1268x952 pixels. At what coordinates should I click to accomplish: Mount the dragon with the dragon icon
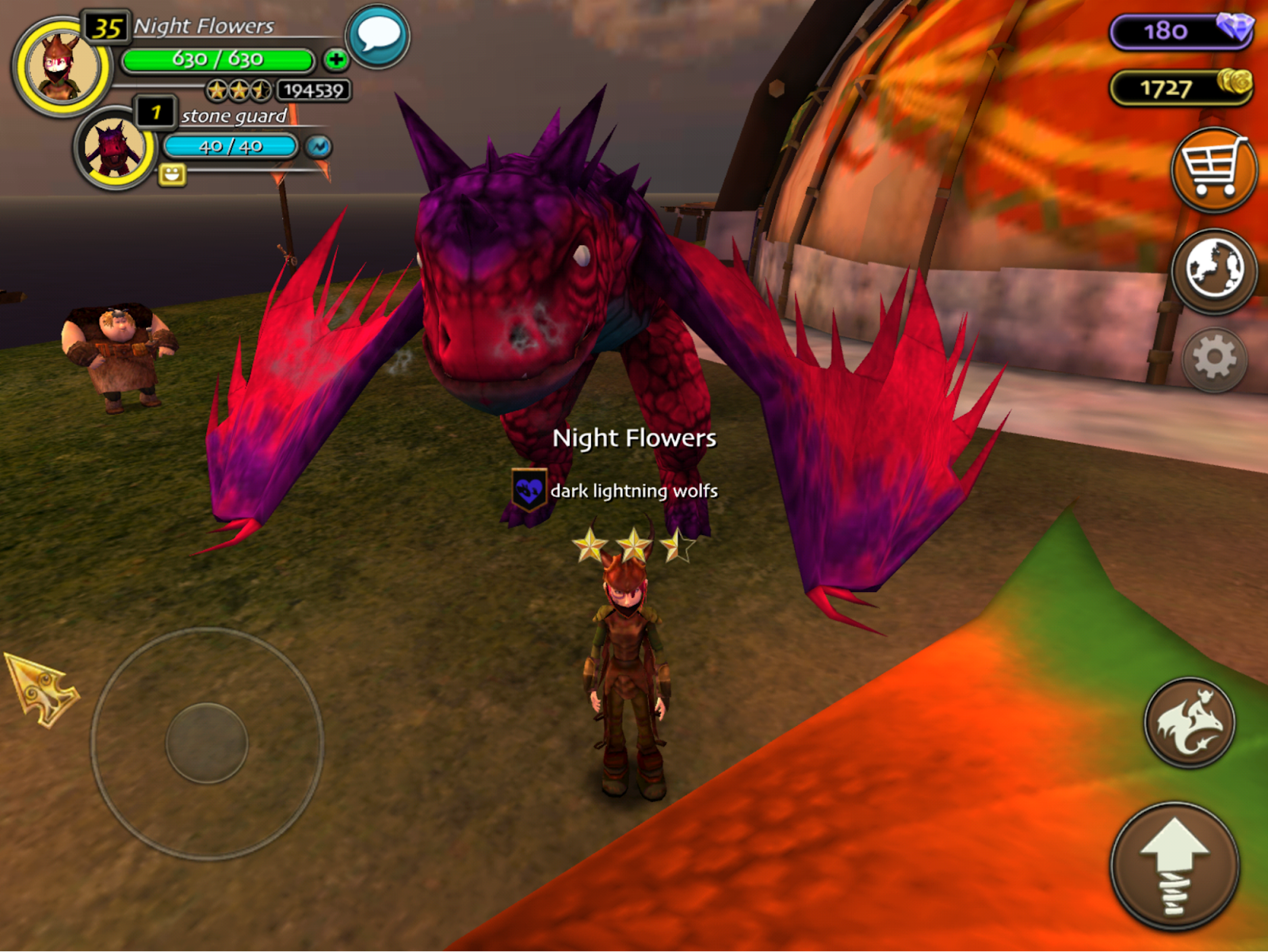[x=1189, y=722]
